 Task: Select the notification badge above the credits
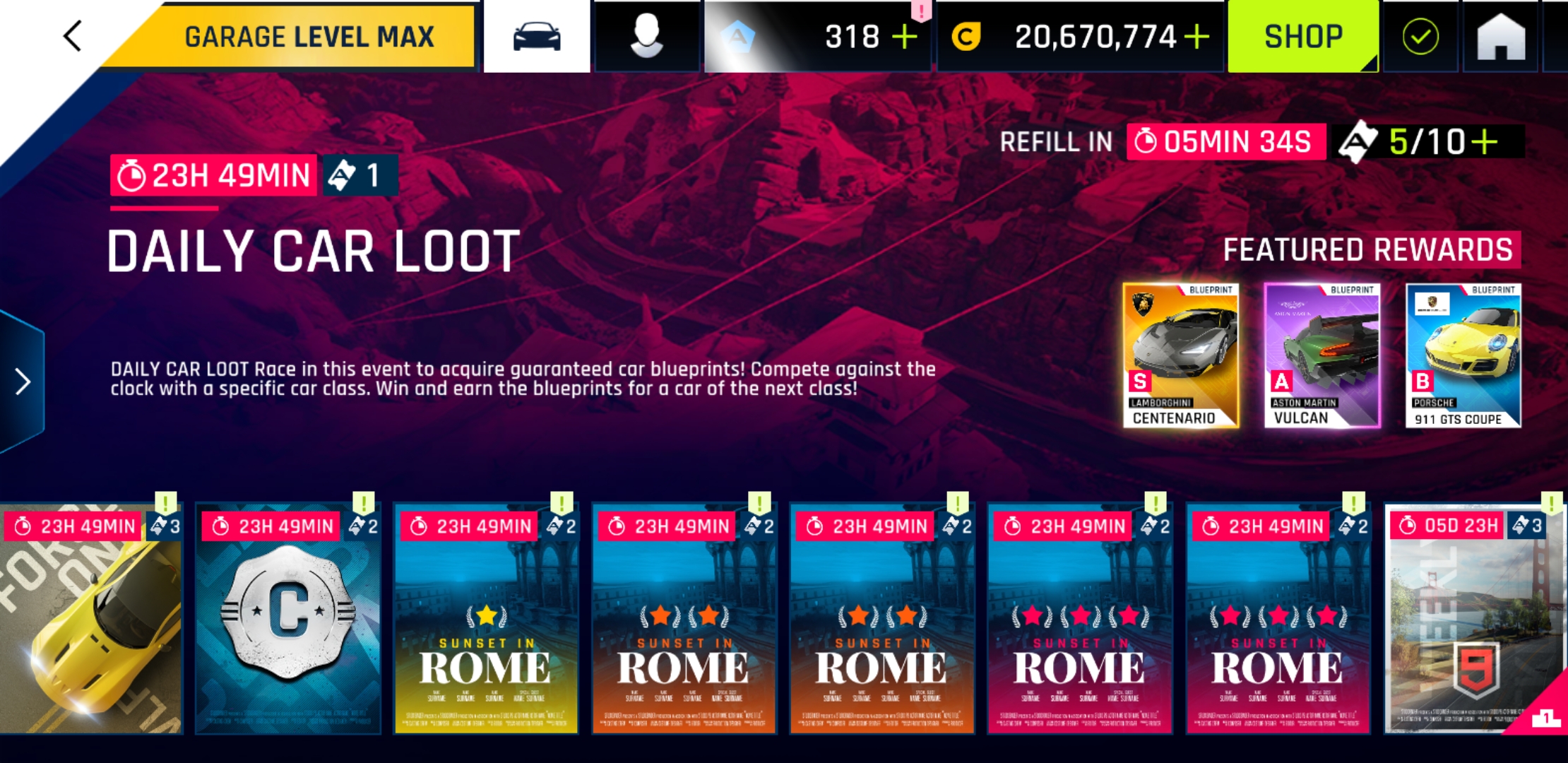point(922,10)
